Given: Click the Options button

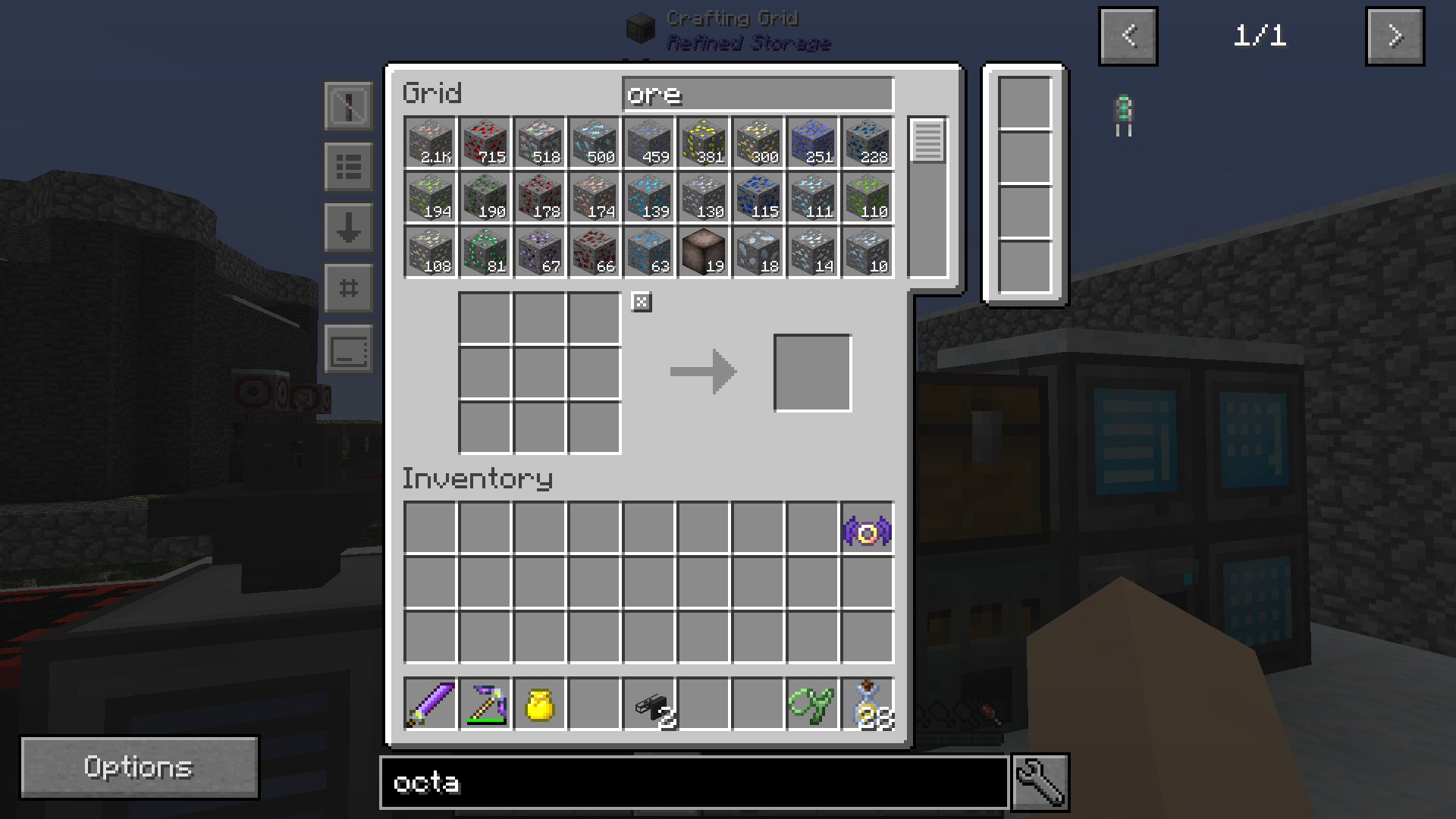Looking at the screenshot, I should (139, 767).
